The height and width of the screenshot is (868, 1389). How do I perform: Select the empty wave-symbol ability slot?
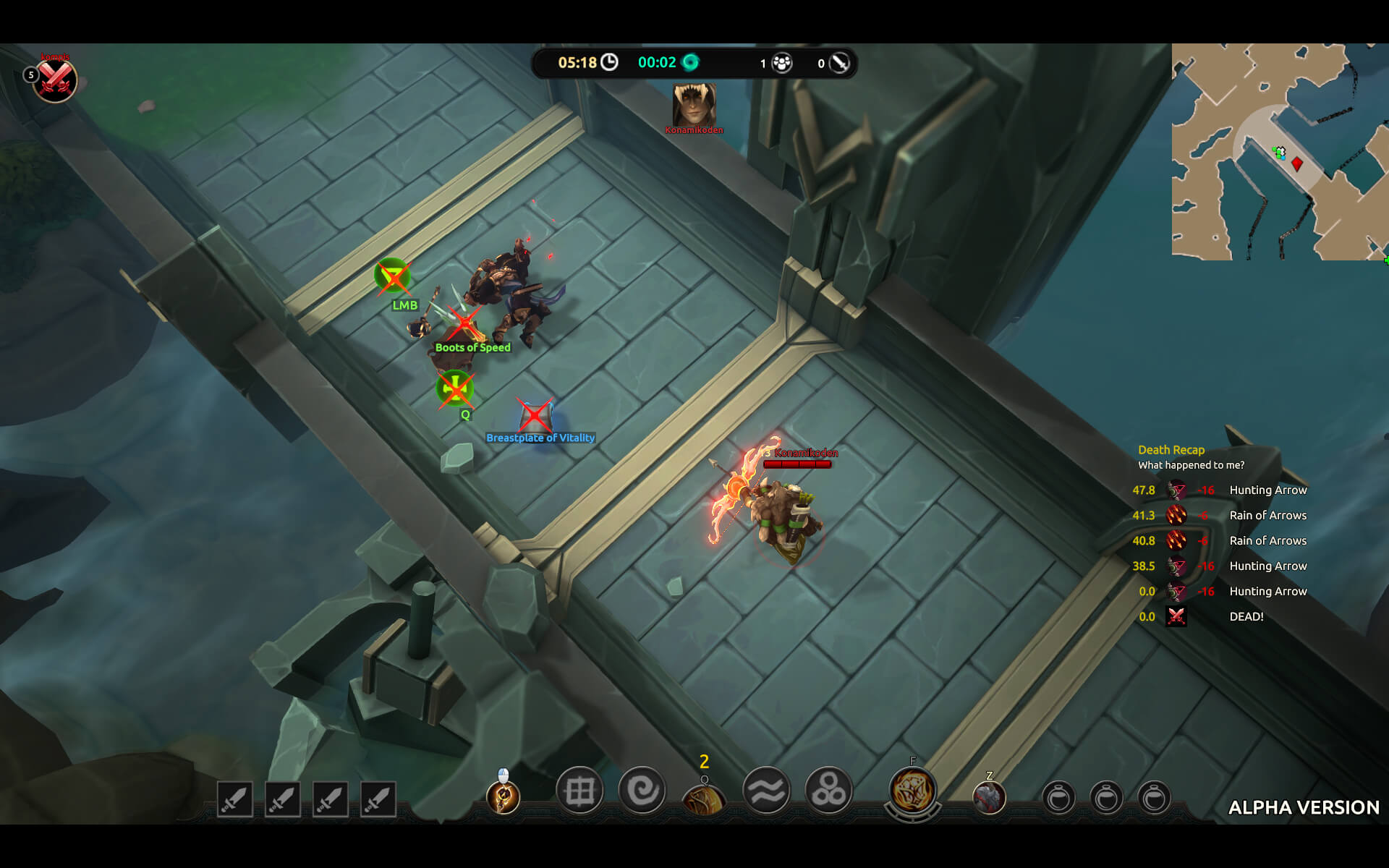[x=766, y=791]
